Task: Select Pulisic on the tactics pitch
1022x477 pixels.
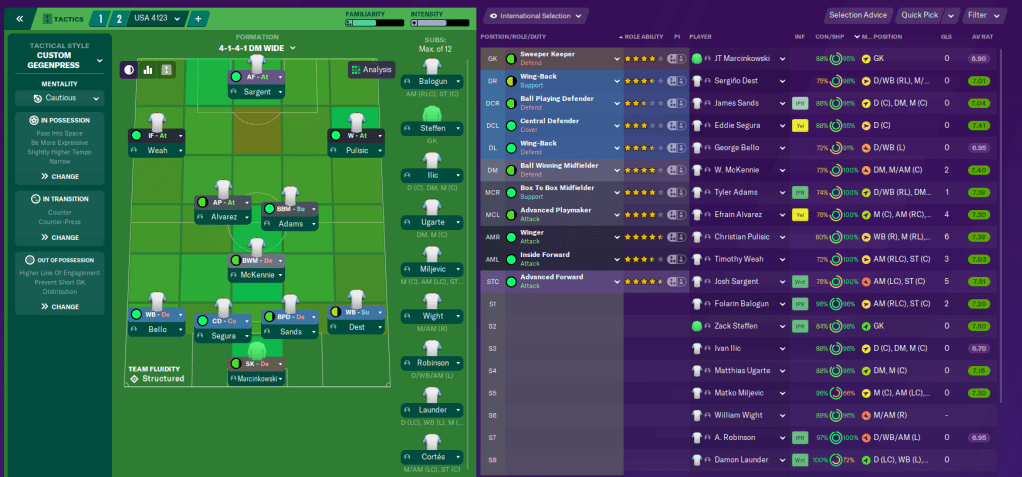Action: [356, 150]
